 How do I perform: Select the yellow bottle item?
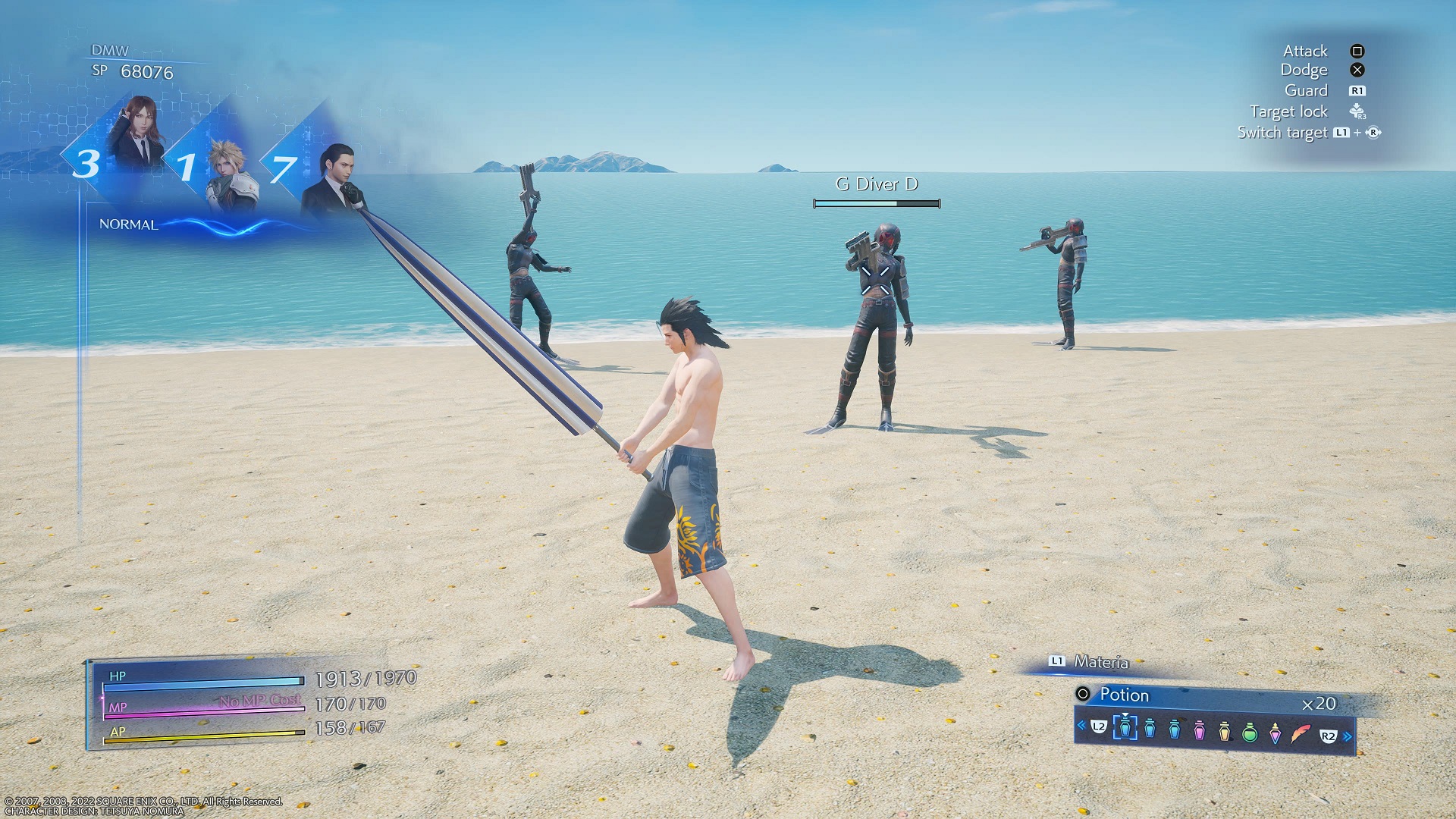[x=1224, y=732]
